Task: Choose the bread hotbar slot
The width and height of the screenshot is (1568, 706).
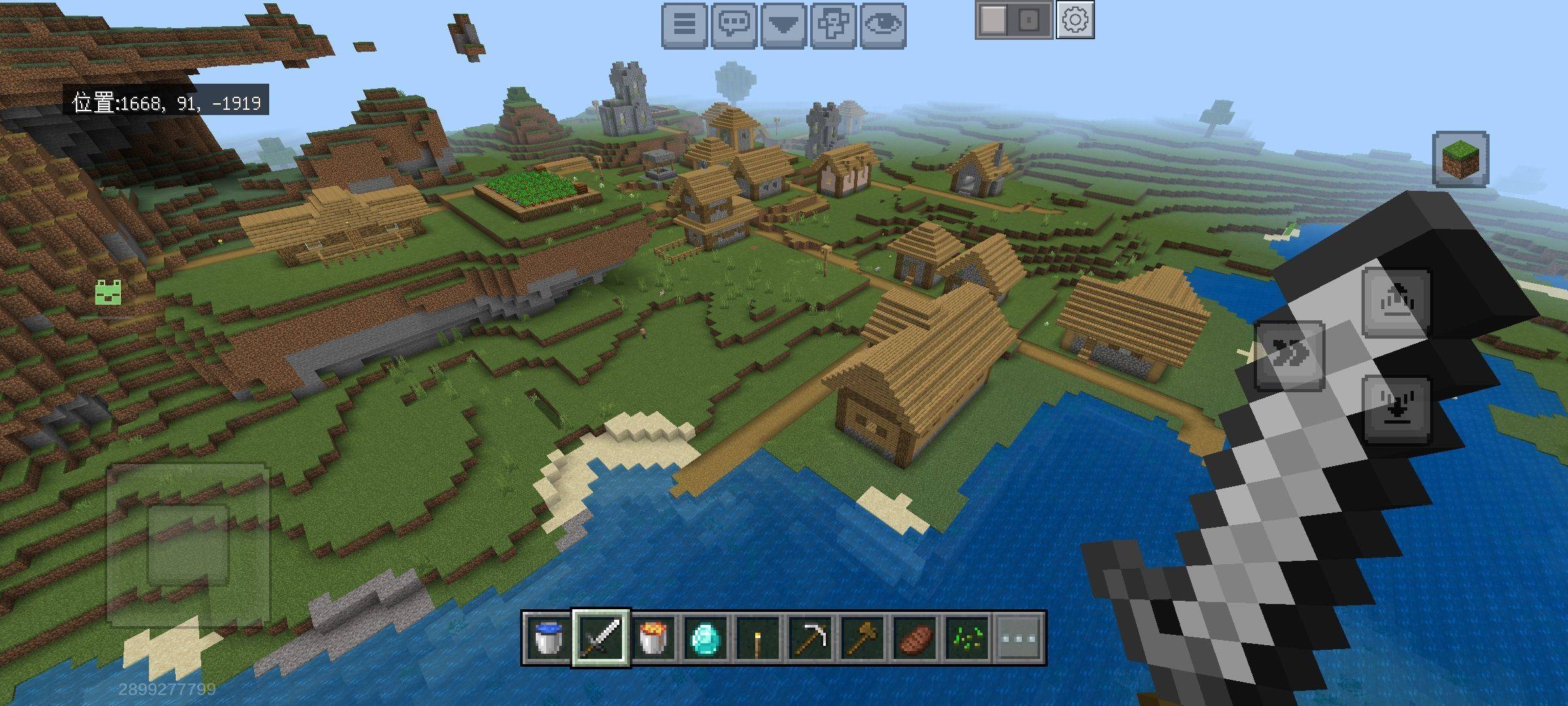Action: point(915,637)
